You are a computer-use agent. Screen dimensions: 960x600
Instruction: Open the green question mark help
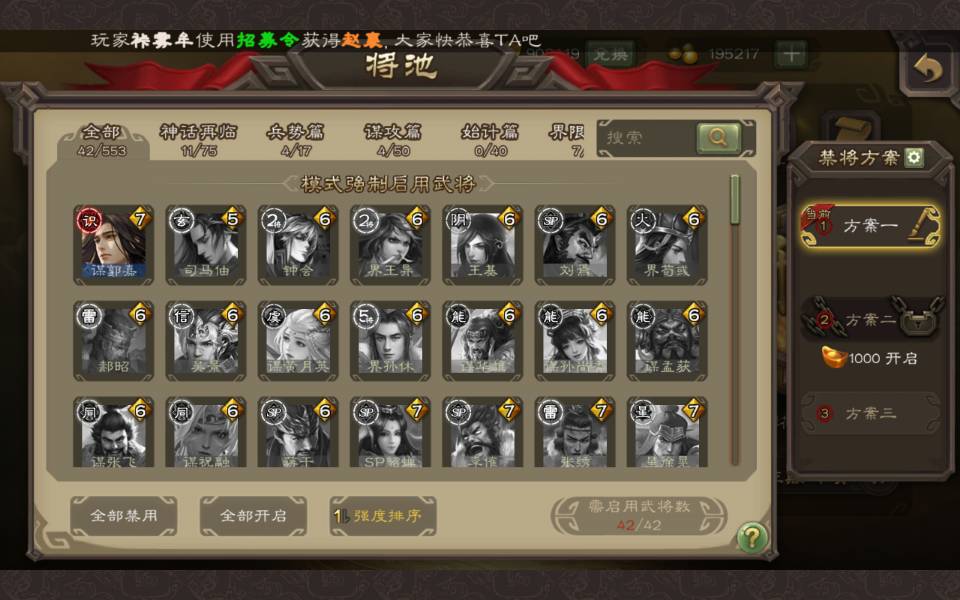pos(752,538)
